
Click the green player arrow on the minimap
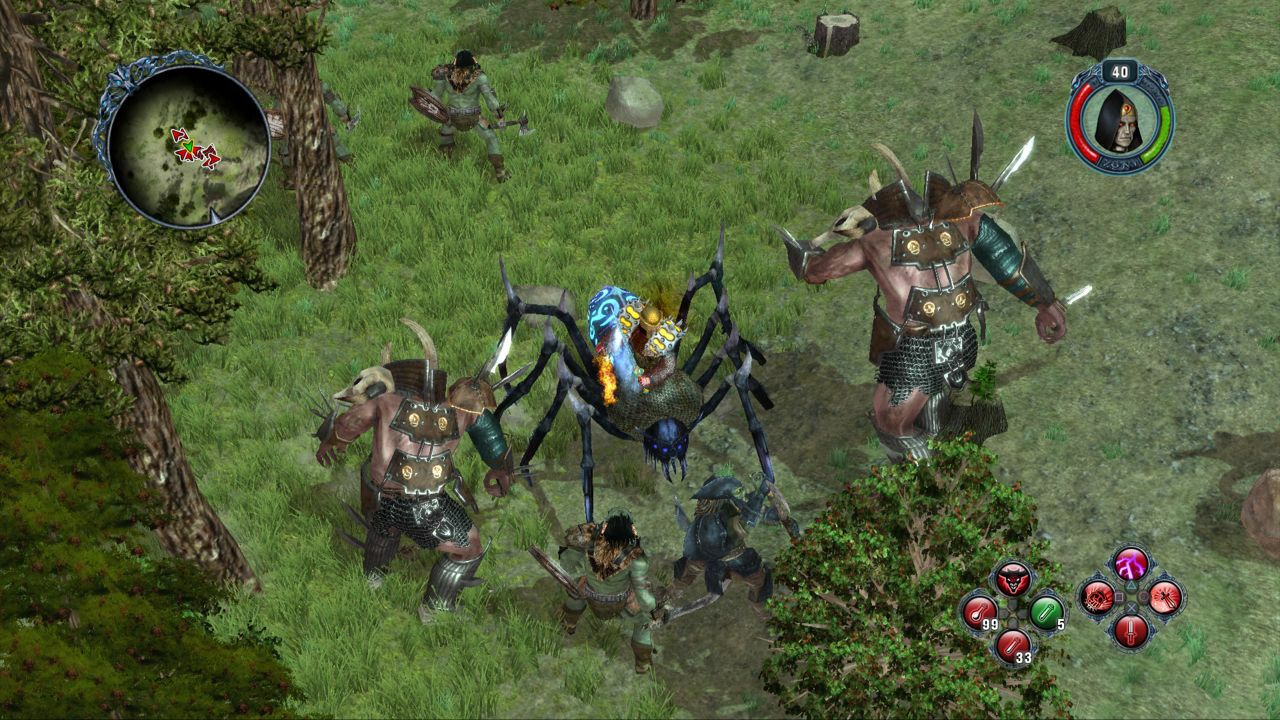pyautogui.click(x=189, y=146)
